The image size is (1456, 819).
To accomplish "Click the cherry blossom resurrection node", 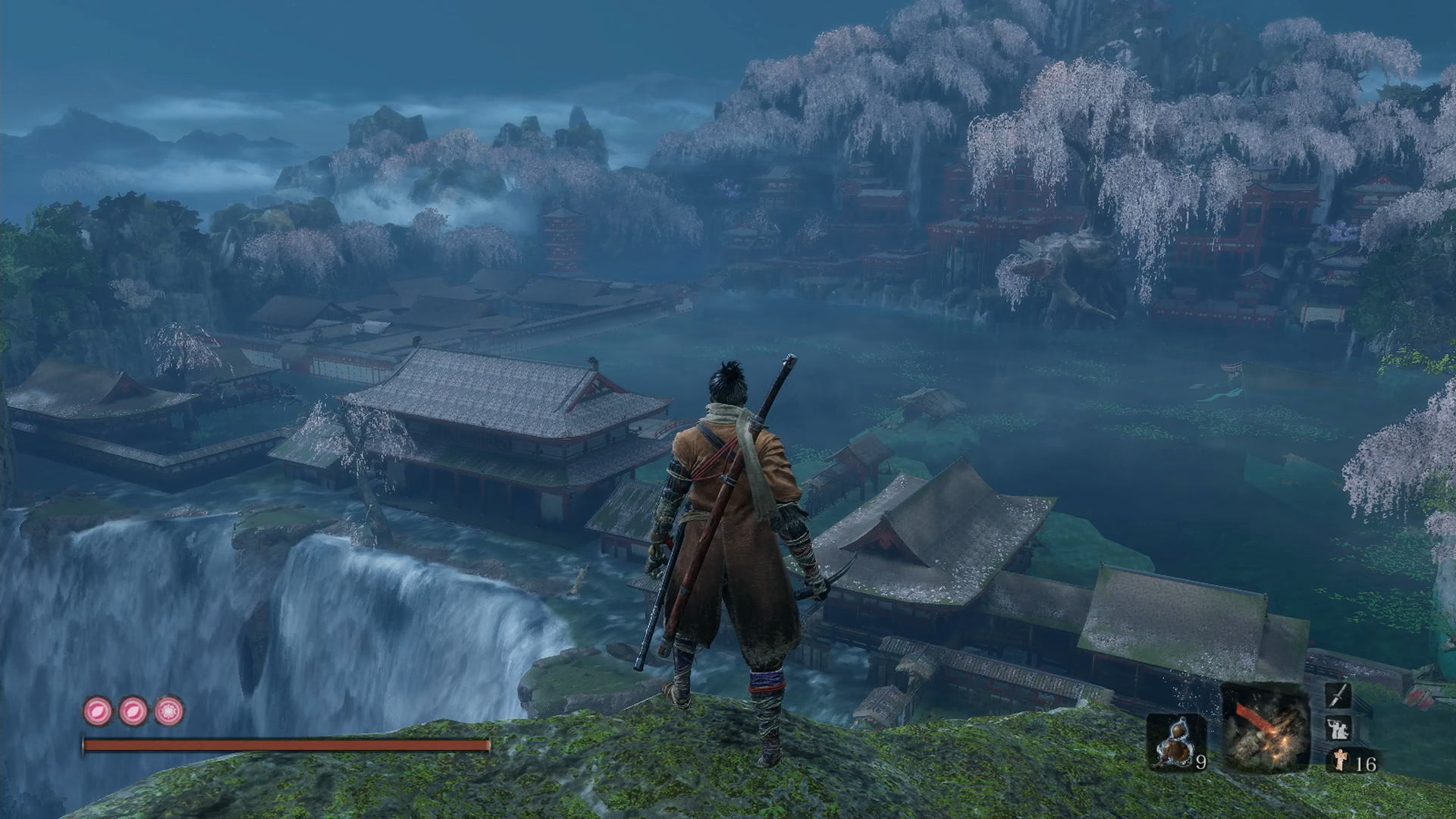I will pyautogui.click(x=169, y=711).
